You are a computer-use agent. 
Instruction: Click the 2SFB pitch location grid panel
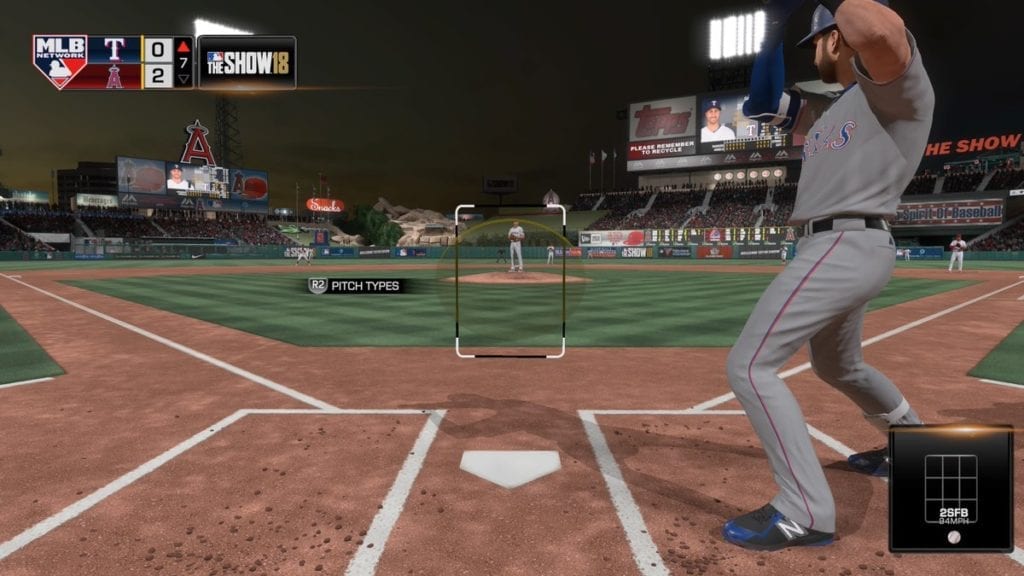click(950, 489)
